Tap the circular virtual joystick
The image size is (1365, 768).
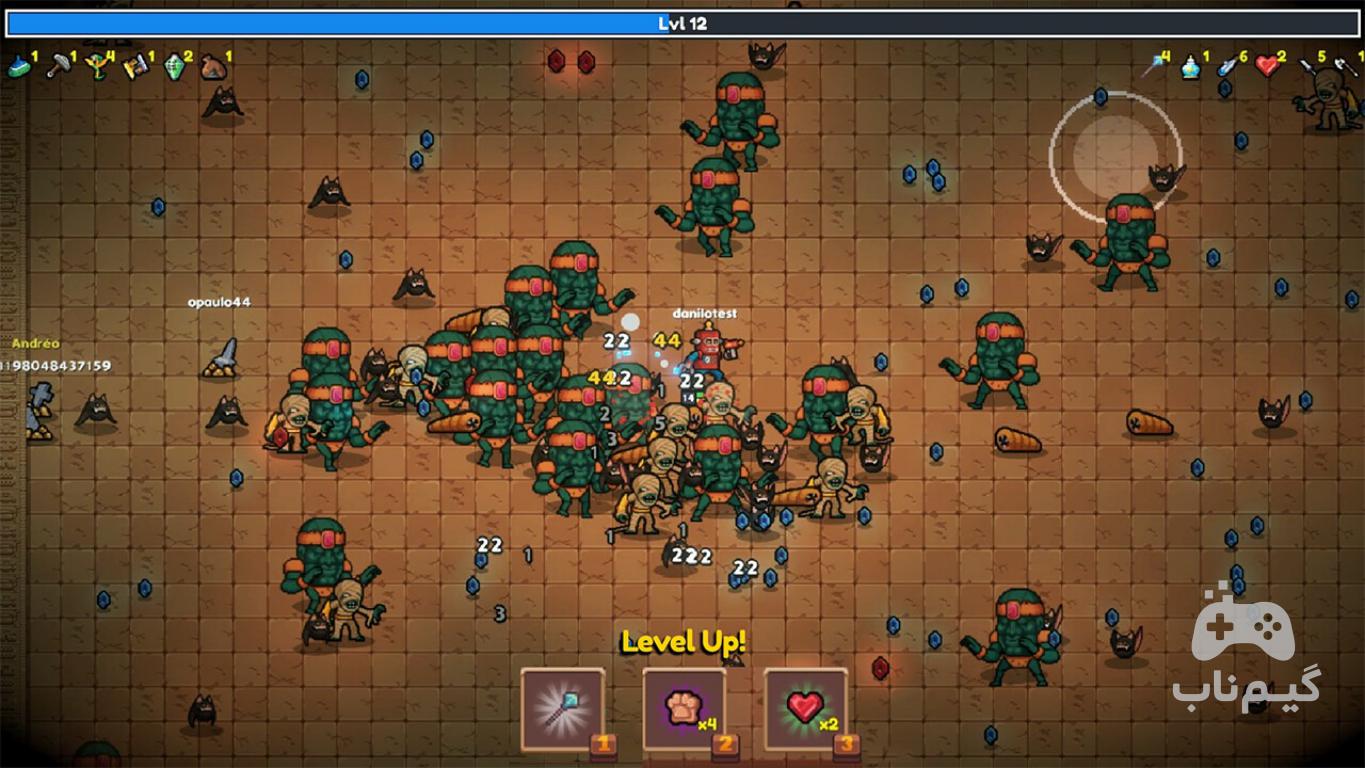[1115, 156]
